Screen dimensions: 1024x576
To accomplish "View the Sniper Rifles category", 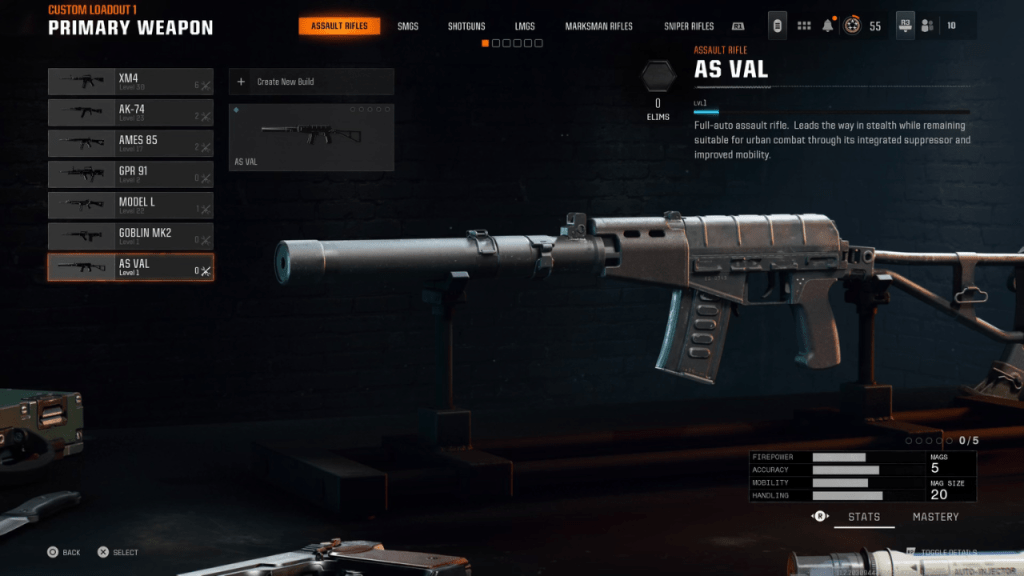I will point(689,26).
